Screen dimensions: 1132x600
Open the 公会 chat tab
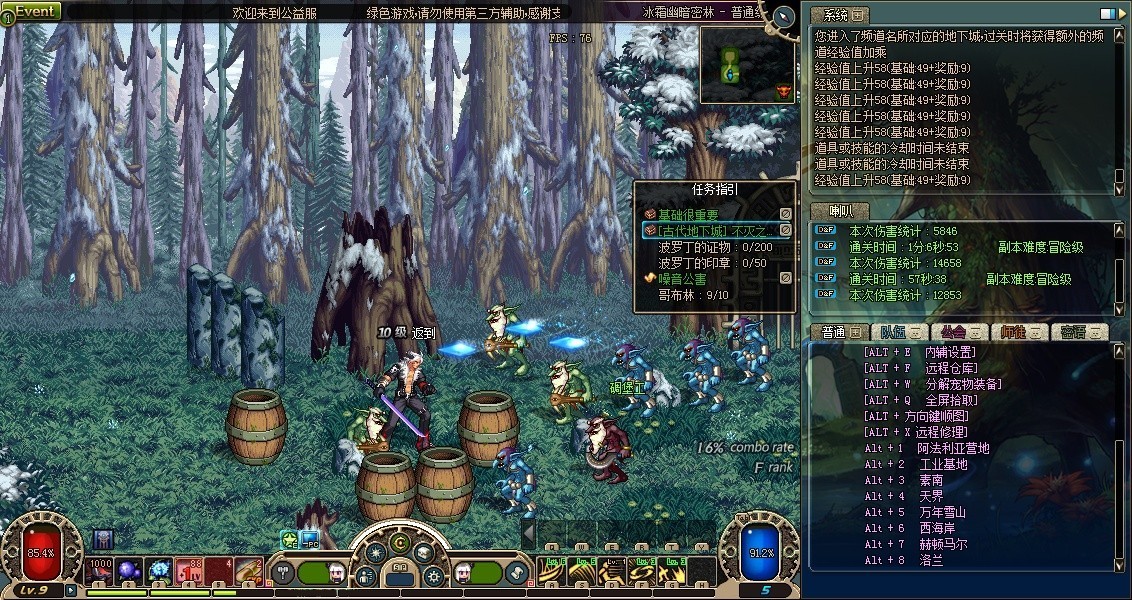(957, 332)
